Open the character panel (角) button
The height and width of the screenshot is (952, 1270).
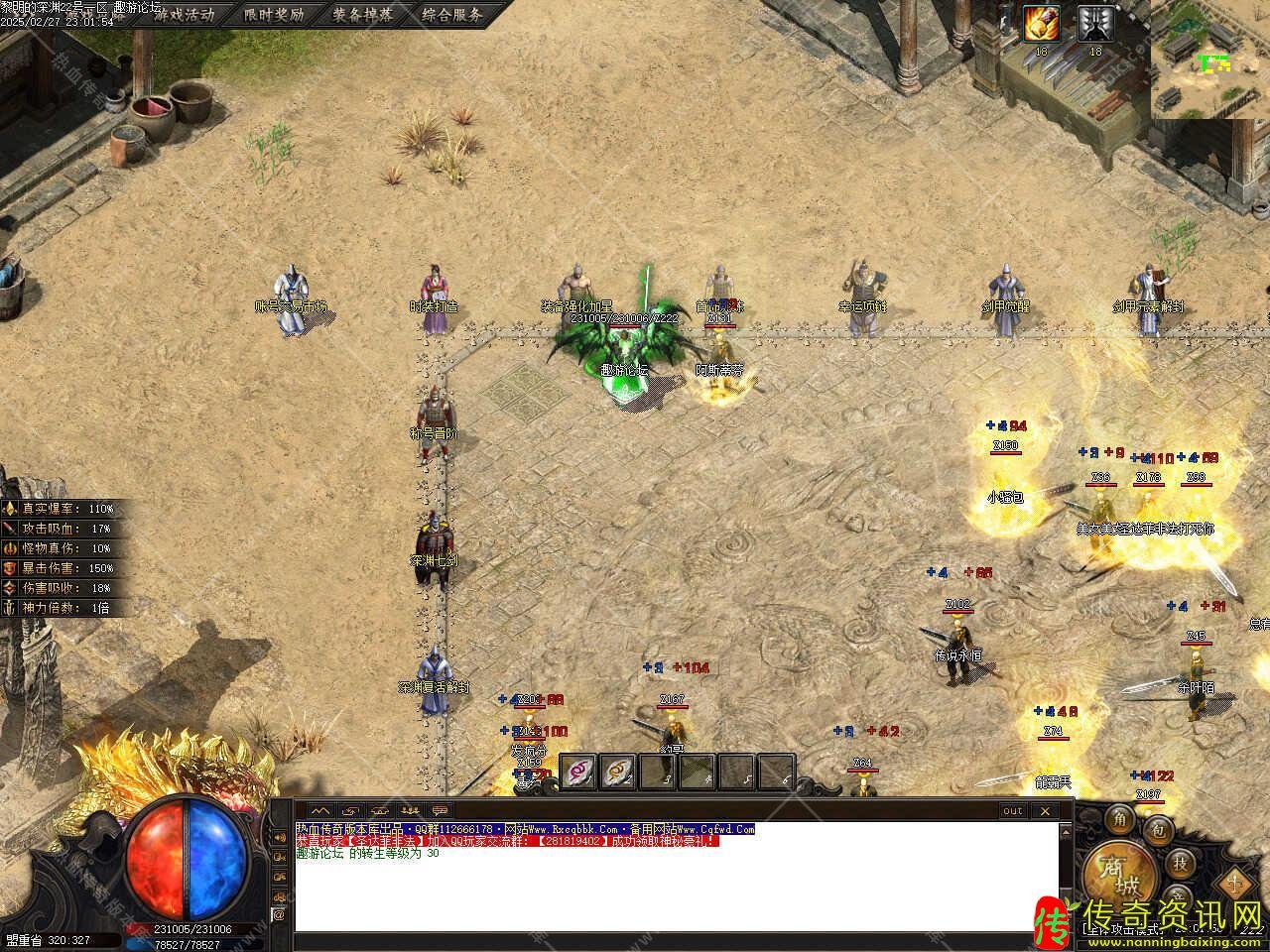[1120, 818]
